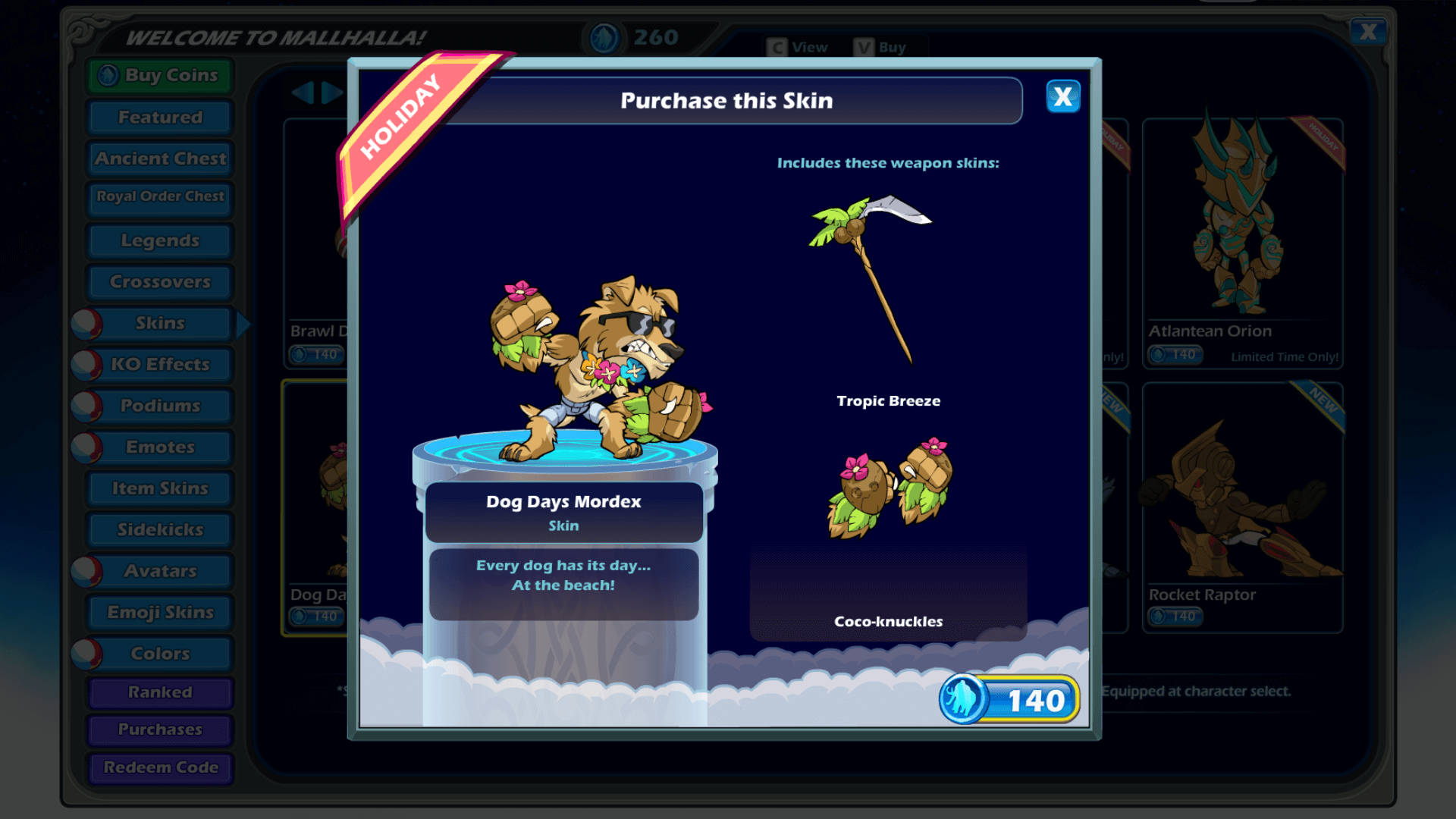Select the Item Skins category

(x=160, y=488)
